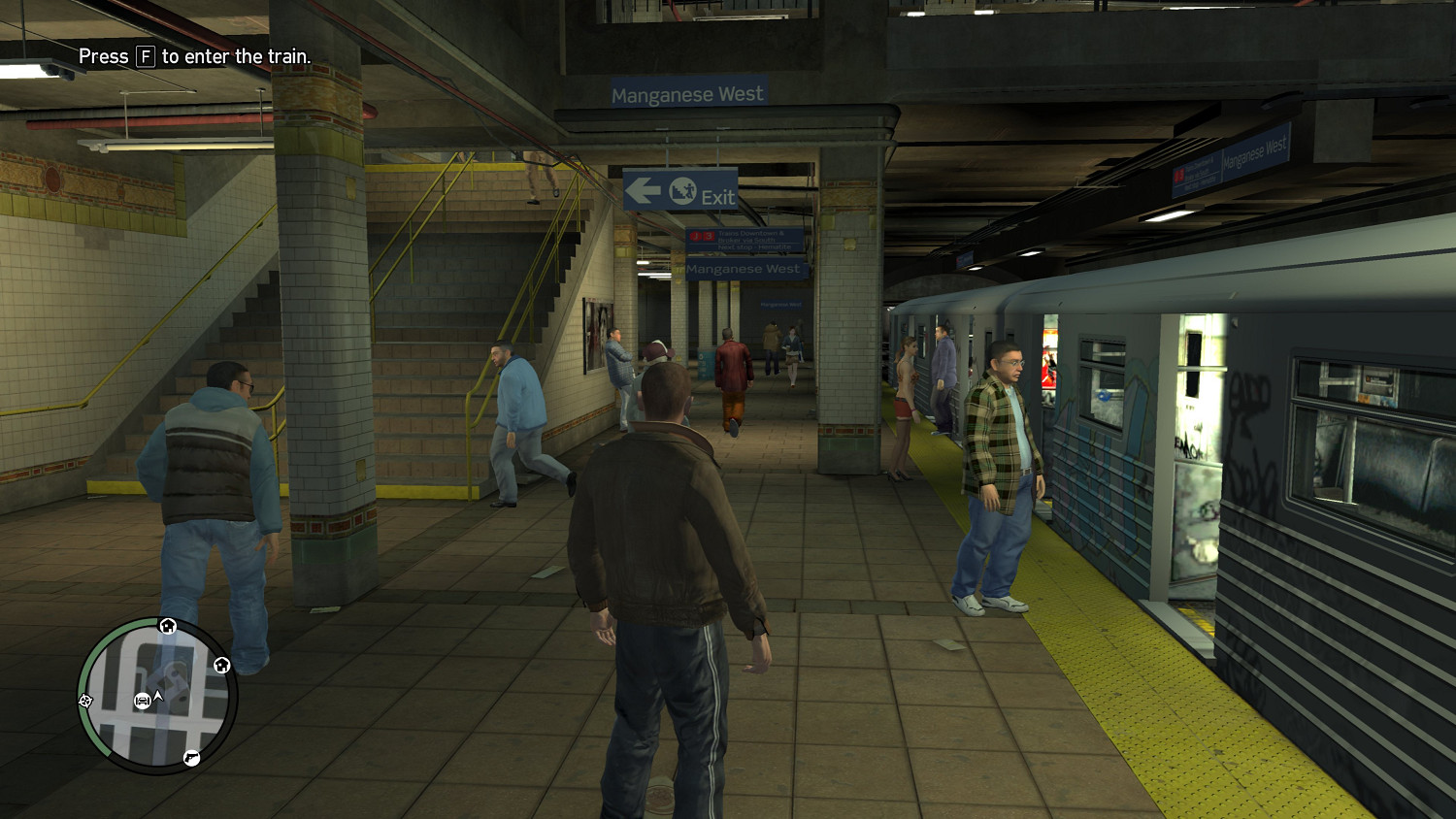This screenshot has width=1456, height=819.
Task: Select the red J route symbol on the train sign
Action: [695, 235]
